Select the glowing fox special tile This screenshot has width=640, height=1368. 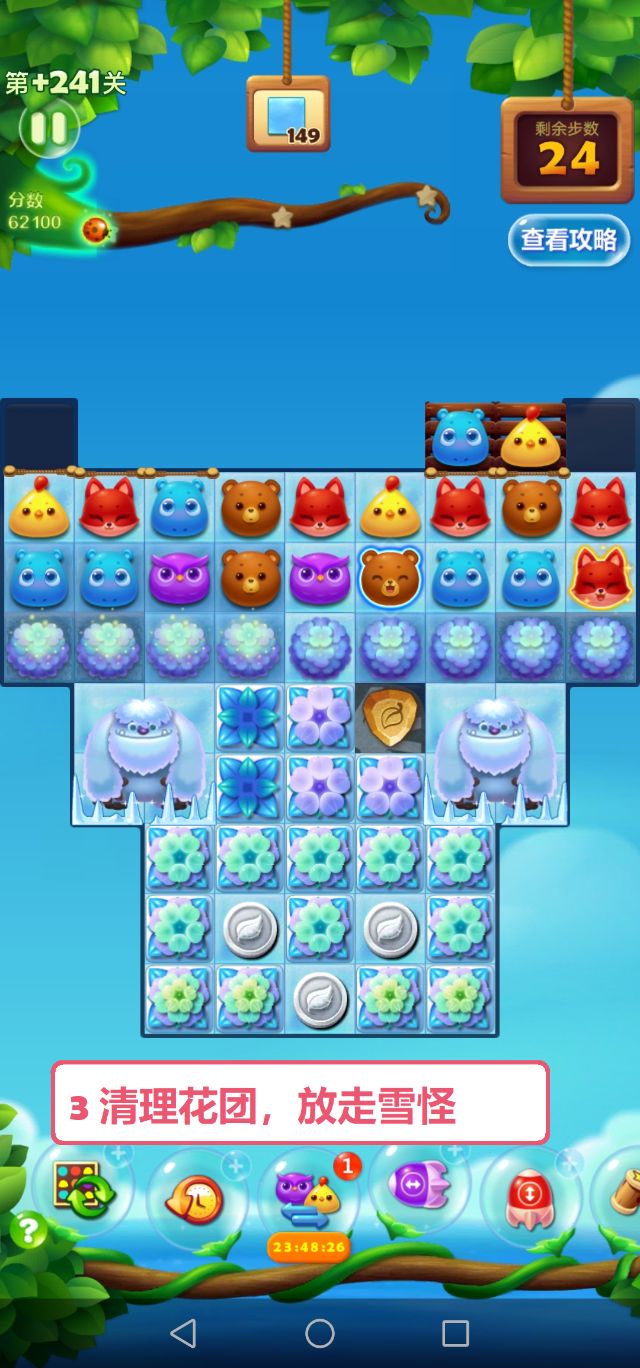click(602, 579)
